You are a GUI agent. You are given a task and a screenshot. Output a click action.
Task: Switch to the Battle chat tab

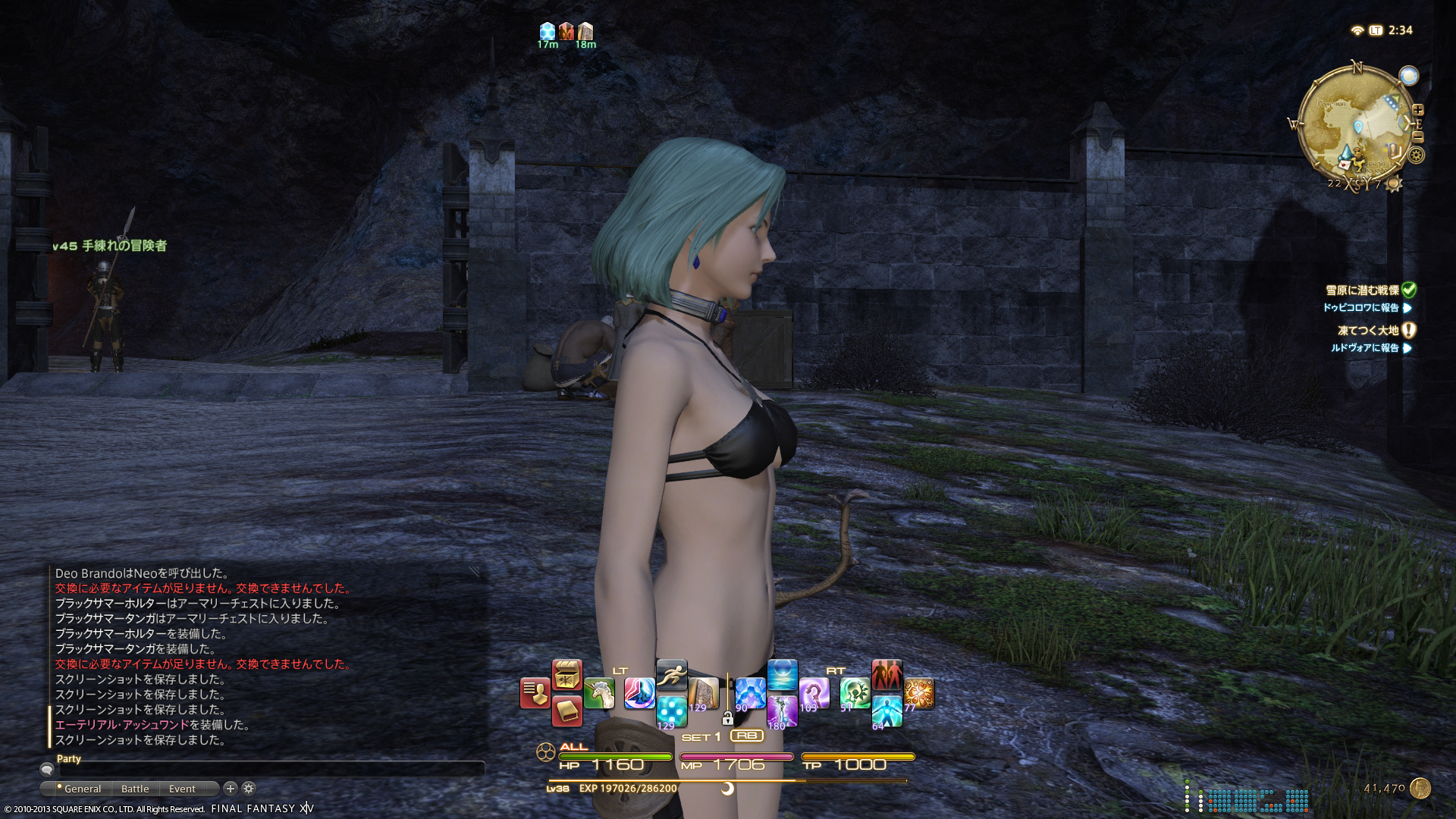coord(135,789)
